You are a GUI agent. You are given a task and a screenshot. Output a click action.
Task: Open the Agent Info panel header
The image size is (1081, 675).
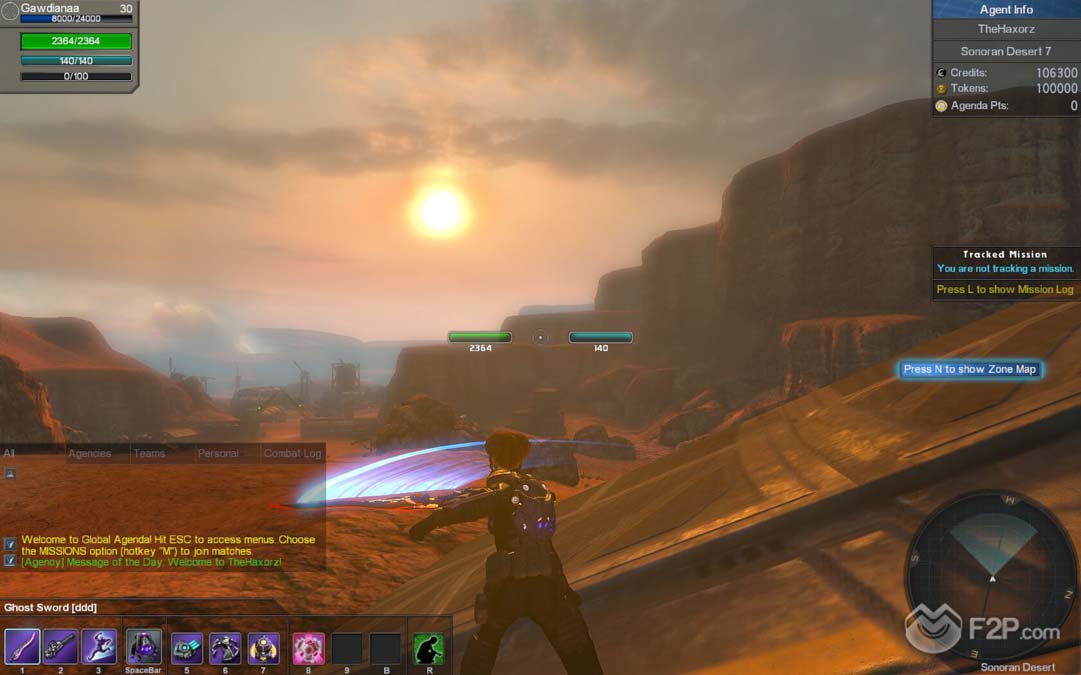(1006, 10)
